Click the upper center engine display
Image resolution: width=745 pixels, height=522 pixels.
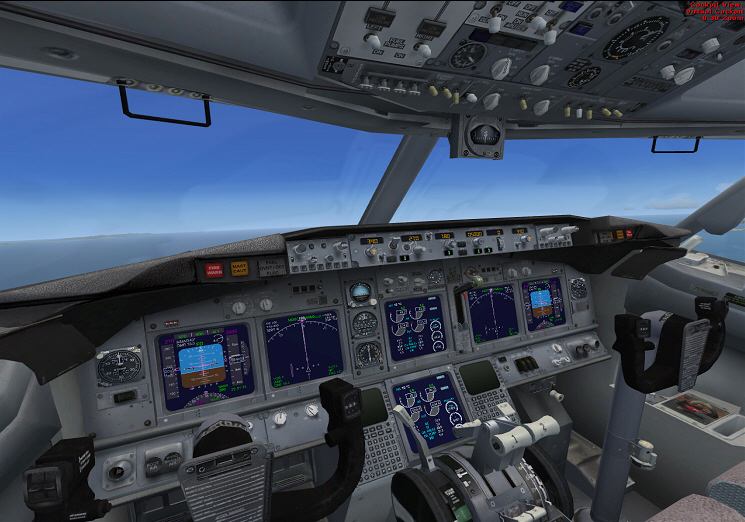click(414, 327)
